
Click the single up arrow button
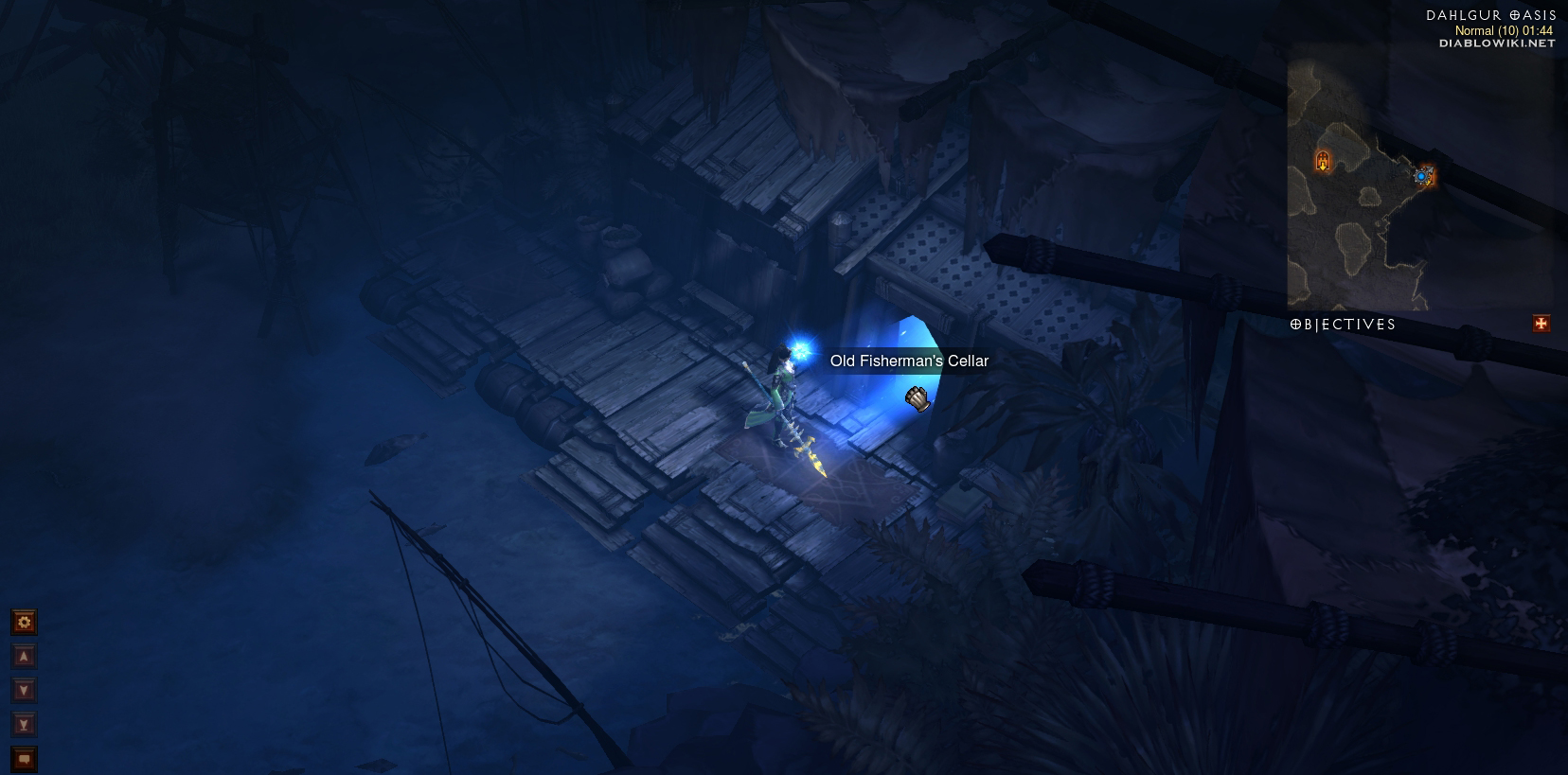[x=24, y=657]
